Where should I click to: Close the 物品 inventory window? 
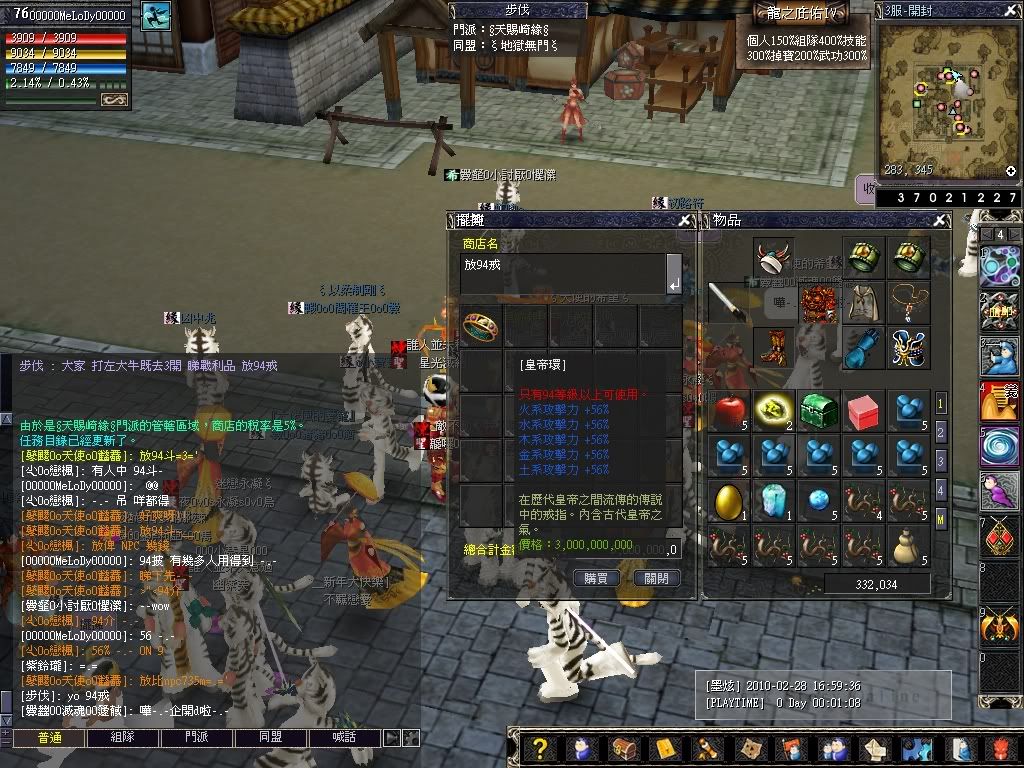pyautogui.click(x=941, y=221)
